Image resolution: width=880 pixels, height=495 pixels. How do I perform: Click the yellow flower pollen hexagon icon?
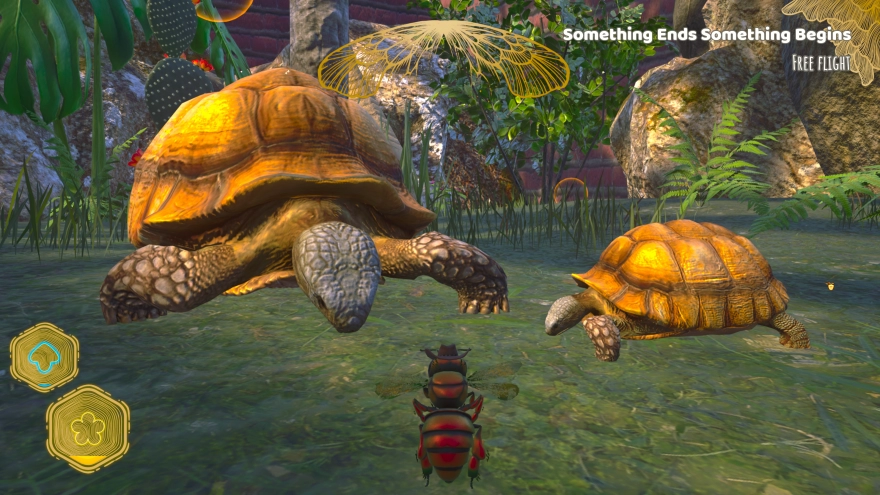click(x=88, y=428)
